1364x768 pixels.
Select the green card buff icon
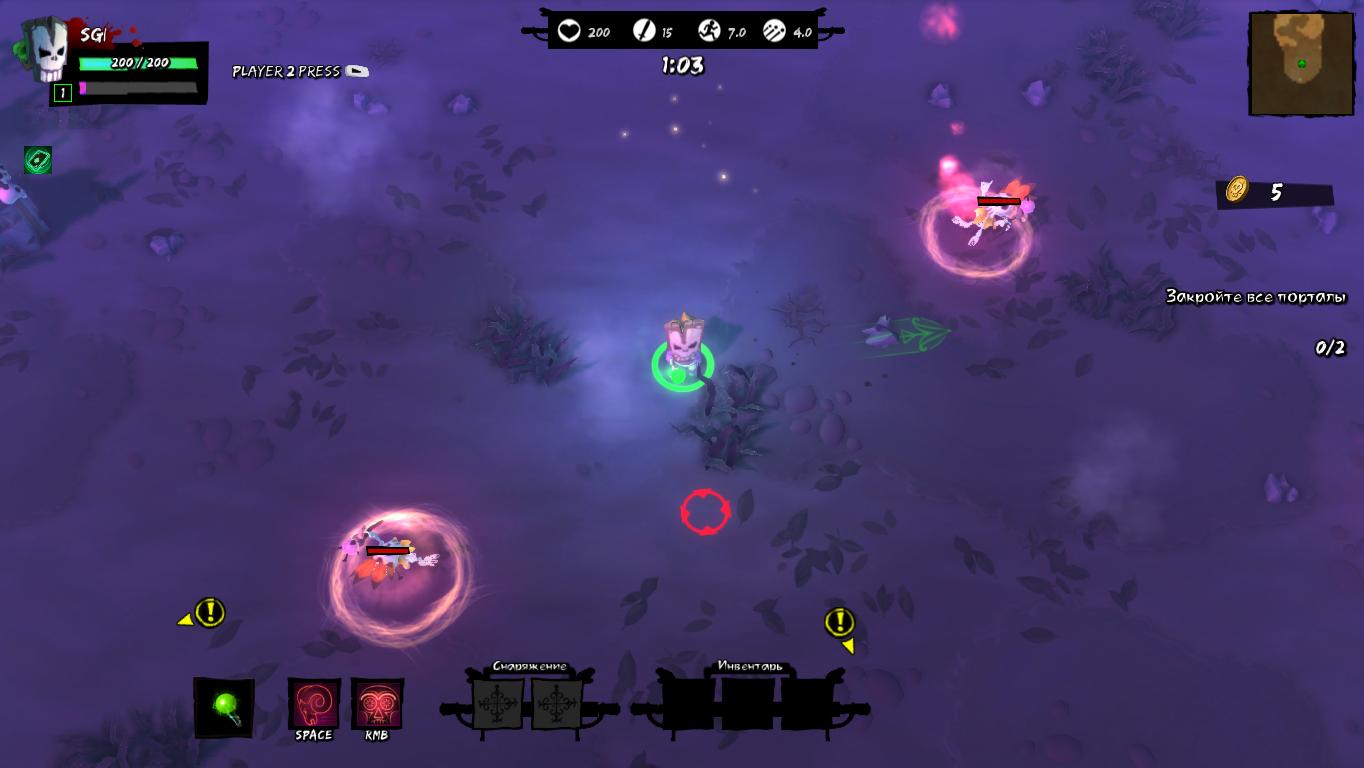(x=38, y=160)
